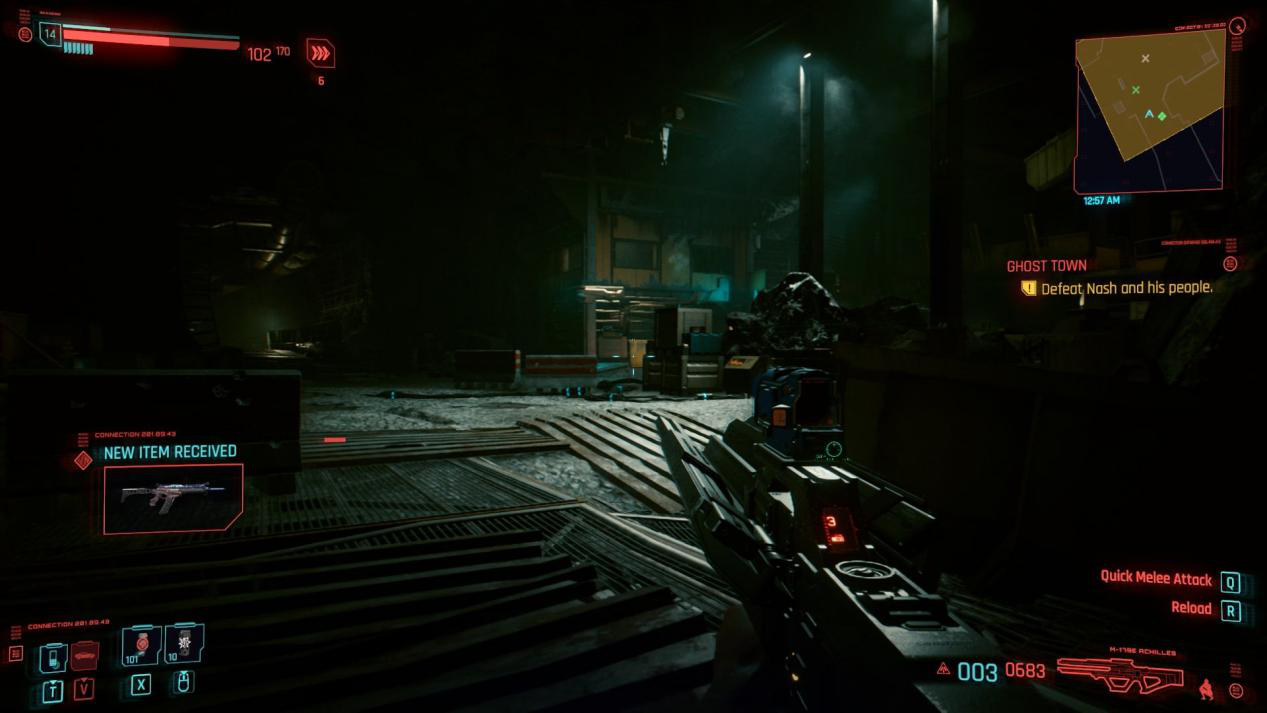The height and width of the screenshot is (713, 1267).
Task: Click the M-179E Achilles weapon icon
Action: point(1120,674)
